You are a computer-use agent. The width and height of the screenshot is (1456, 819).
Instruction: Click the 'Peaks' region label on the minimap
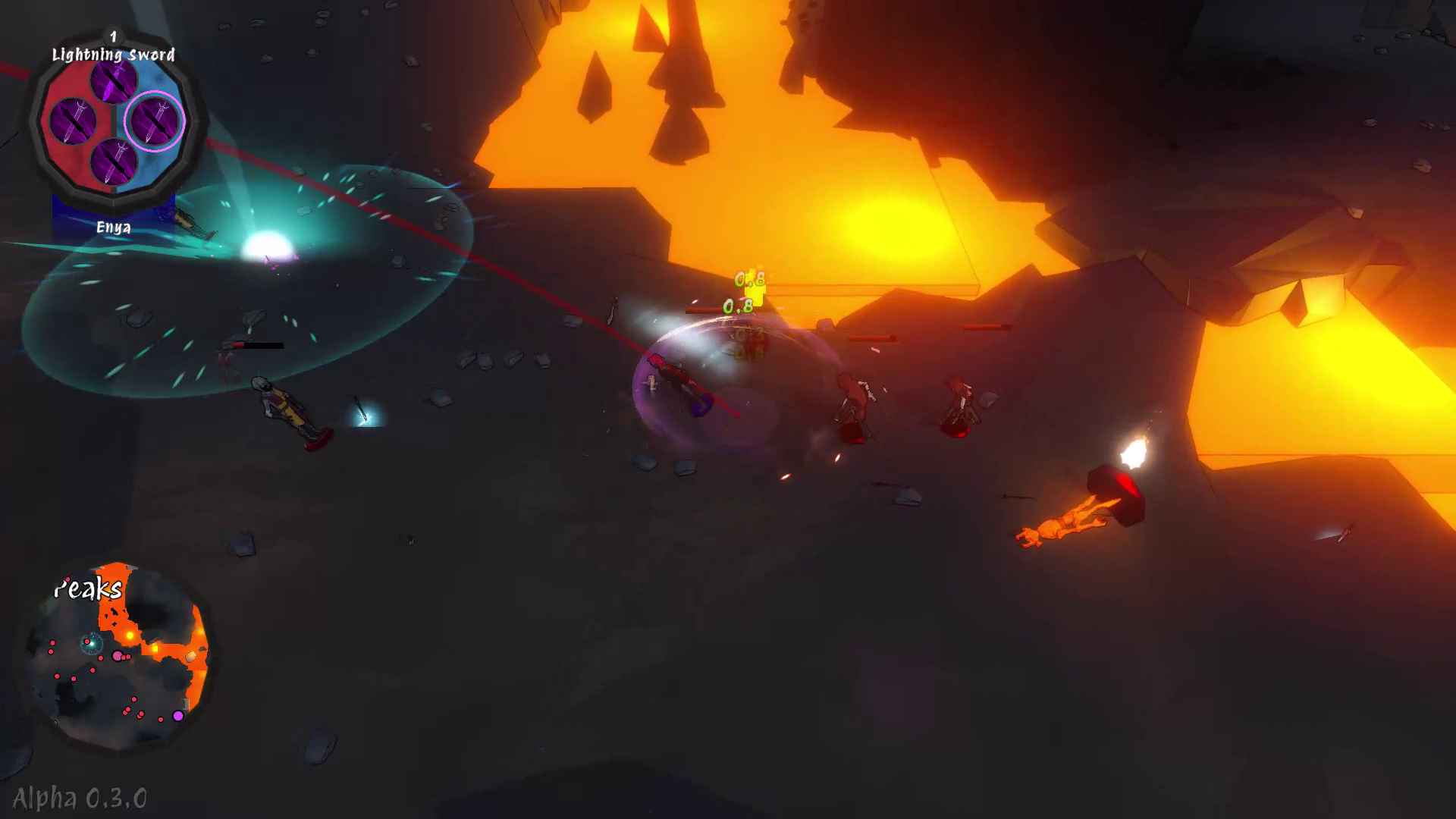pos(89,588)
